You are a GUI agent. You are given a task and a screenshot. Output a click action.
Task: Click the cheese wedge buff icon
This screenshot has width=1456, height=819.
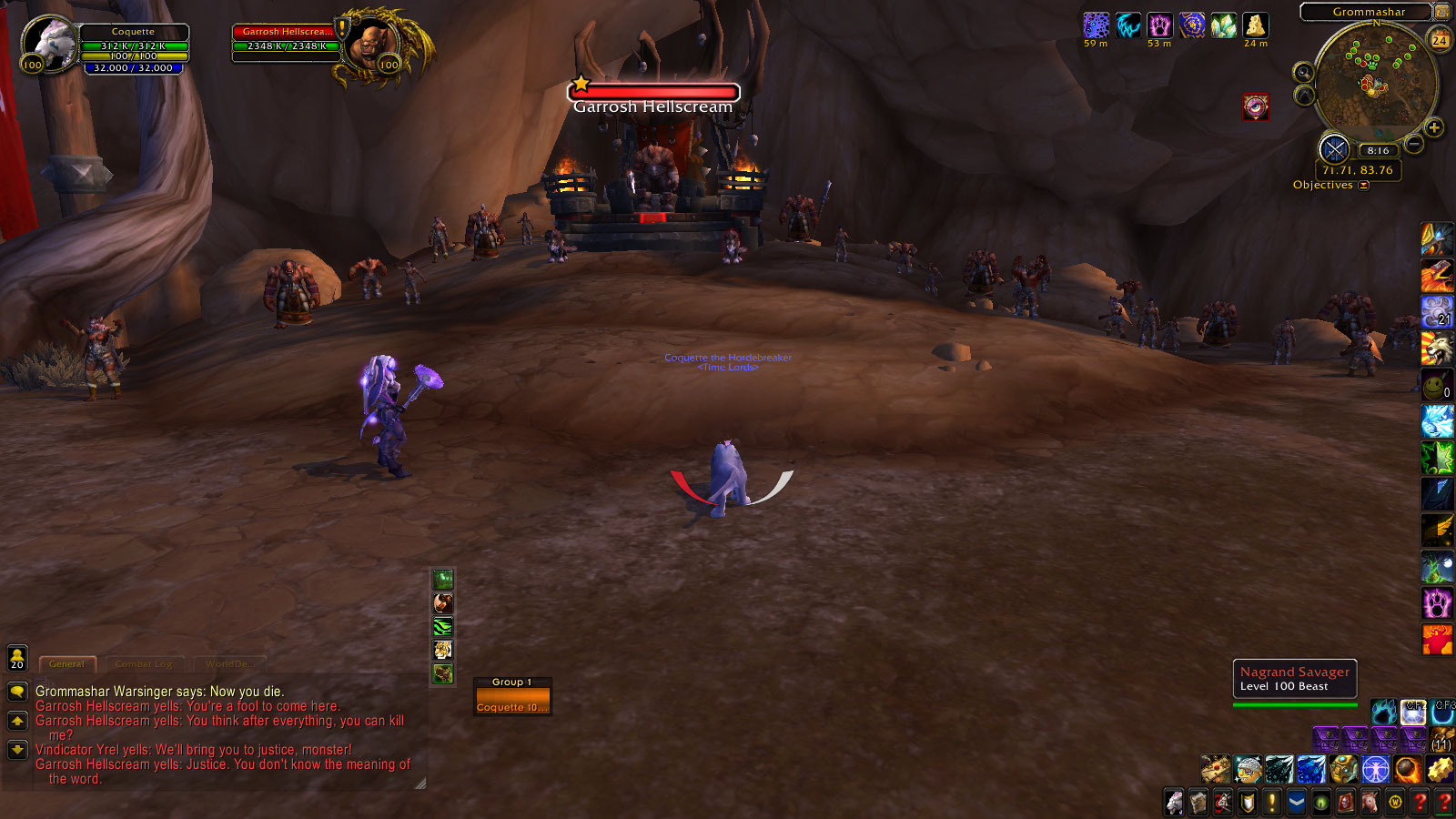[1256, 25]
